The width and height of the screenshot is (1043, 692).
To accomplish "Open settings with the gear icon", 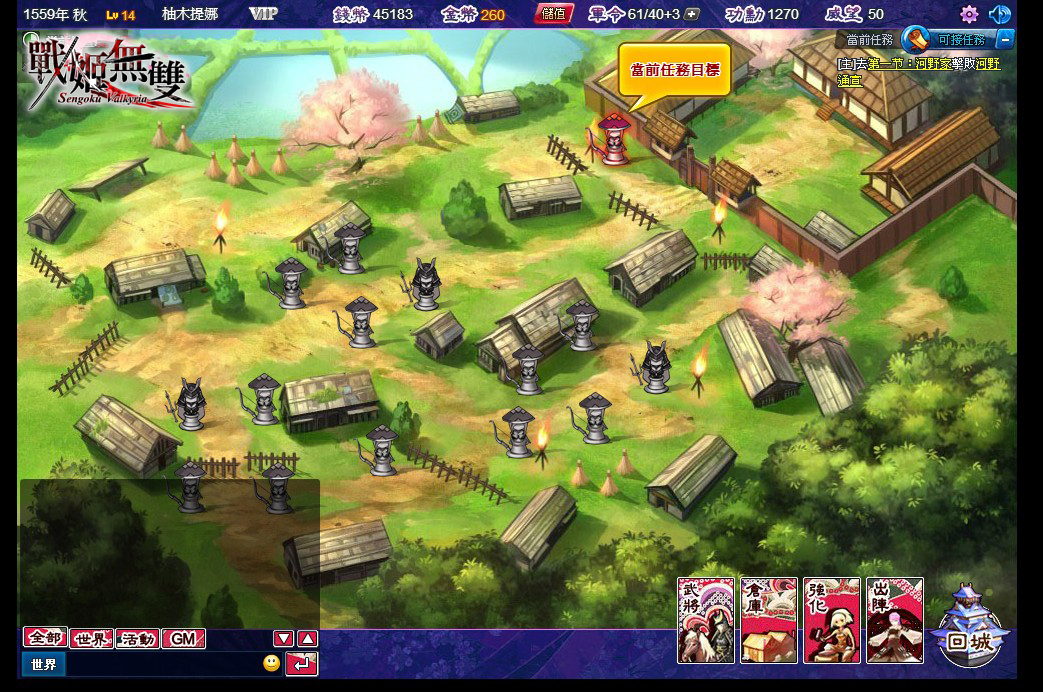I will tap(968, 14).
